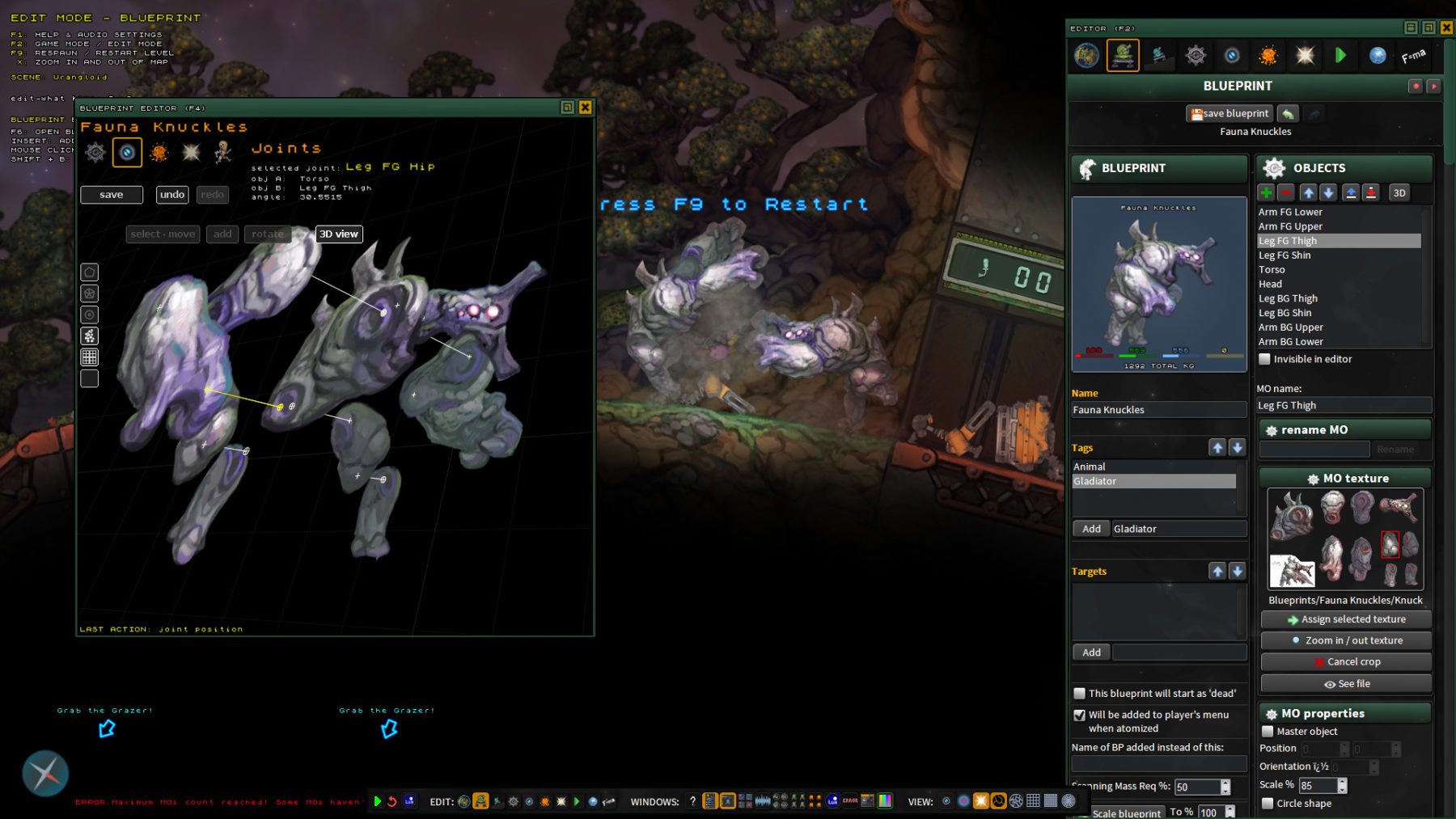Screen dimensions: 1456x819
Task: Click the save button in Blueprint Editor
Action: point(112,195)
